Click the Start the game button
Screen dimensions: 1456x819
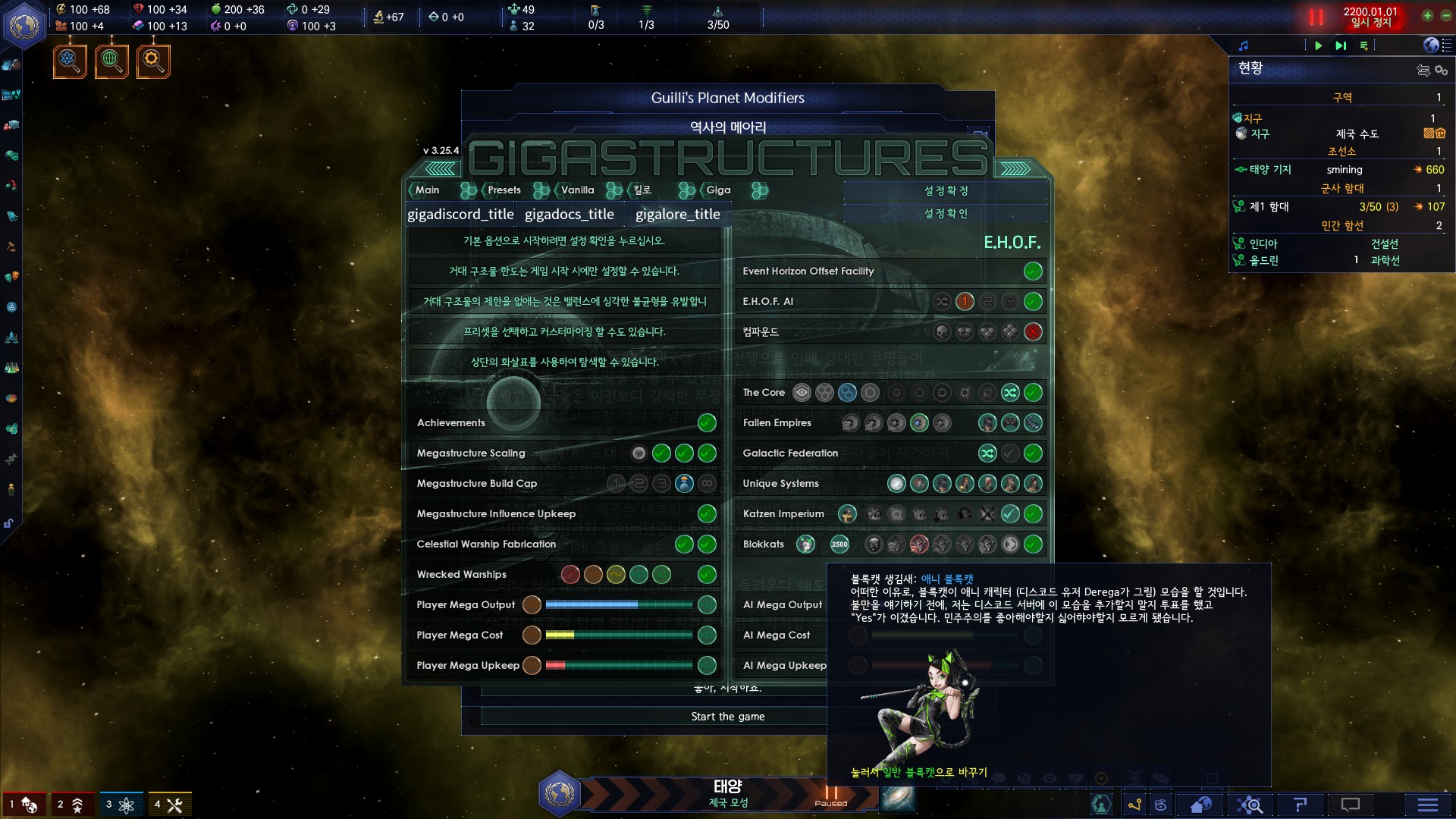727,717
